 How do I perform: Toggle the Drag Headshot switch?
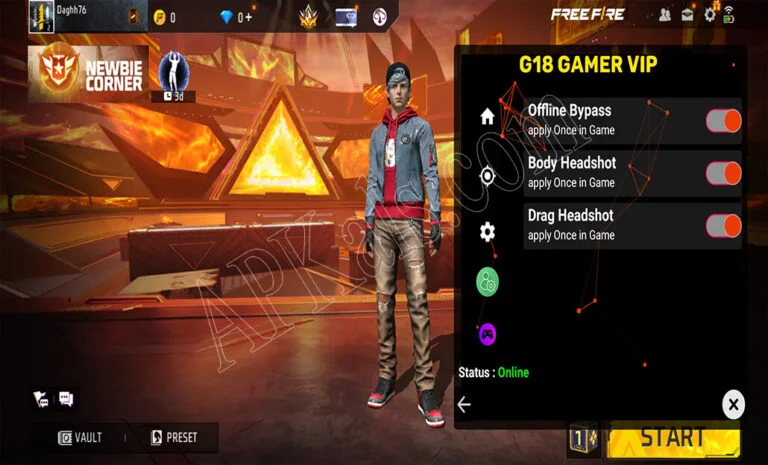tap(723, 225)
